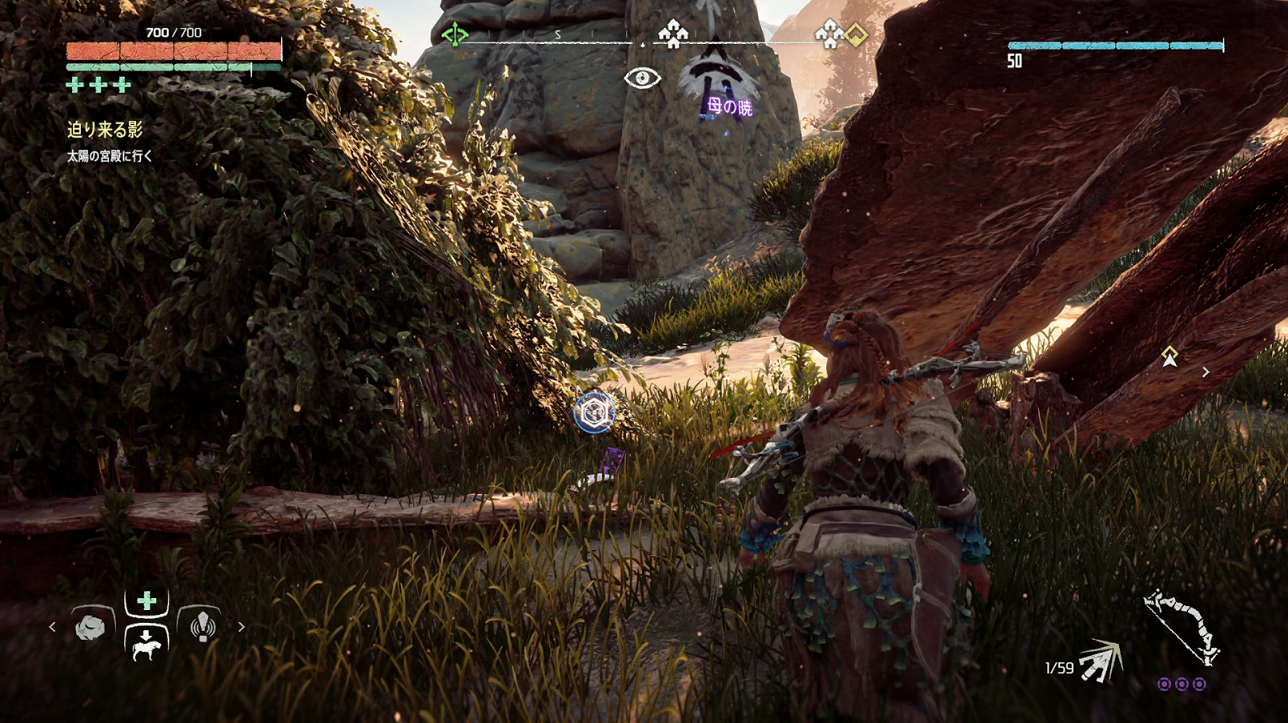Click the purple weapon modification dots

(1181, 684)
